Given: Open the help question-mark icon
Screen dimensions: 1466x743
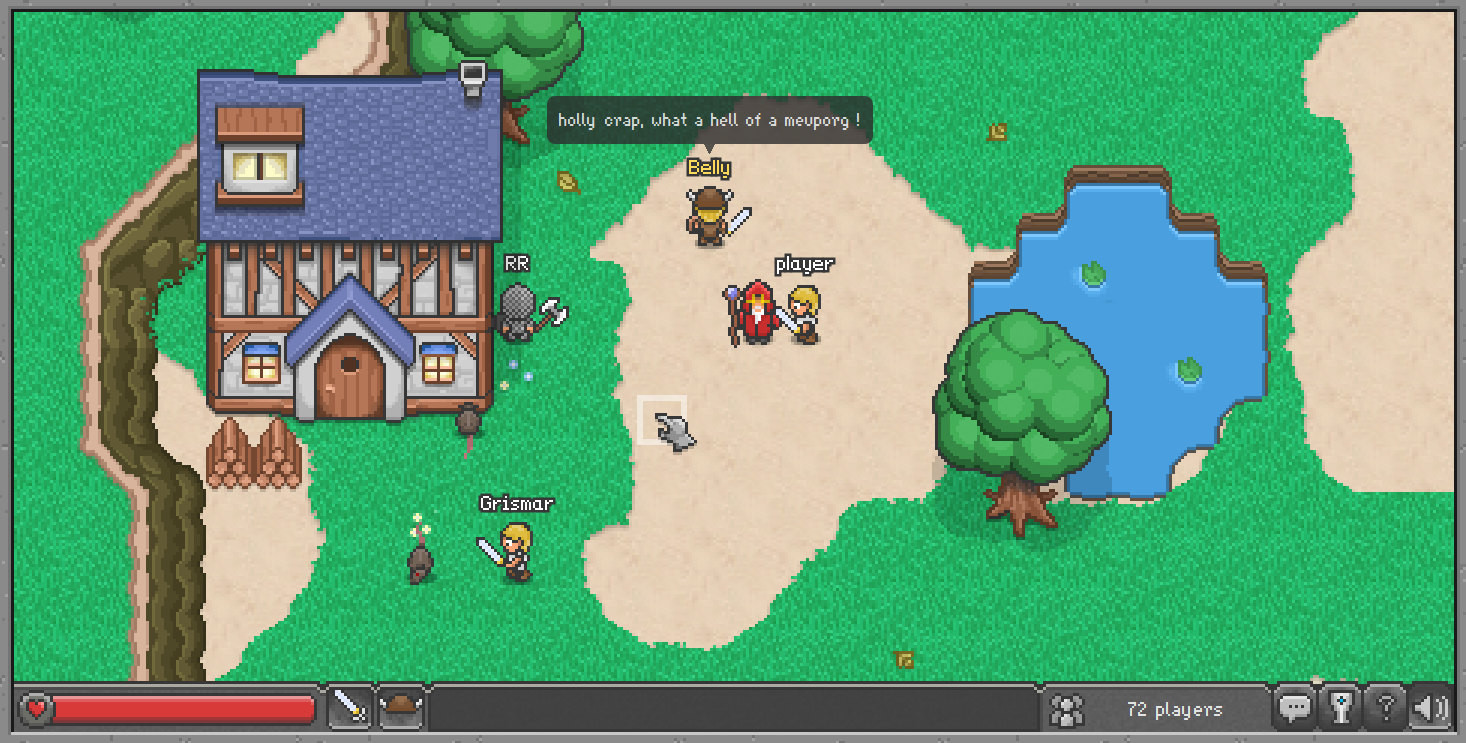Looking at the screenshot, I should pyautogui.click(x=1385, y=708).
